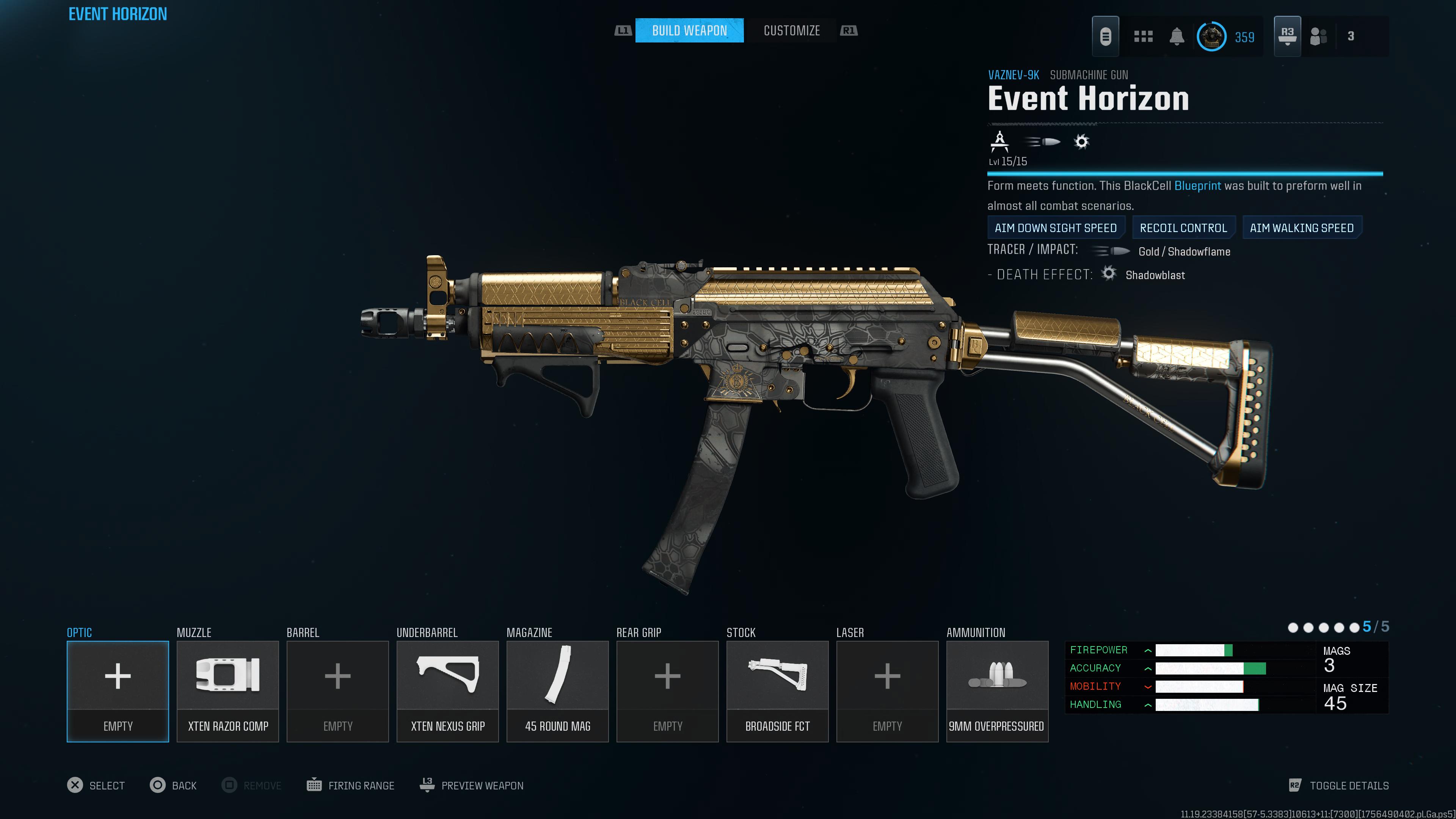Go back using the Back option
This screenshot has height=819, width=1456.
pos(173,785)
